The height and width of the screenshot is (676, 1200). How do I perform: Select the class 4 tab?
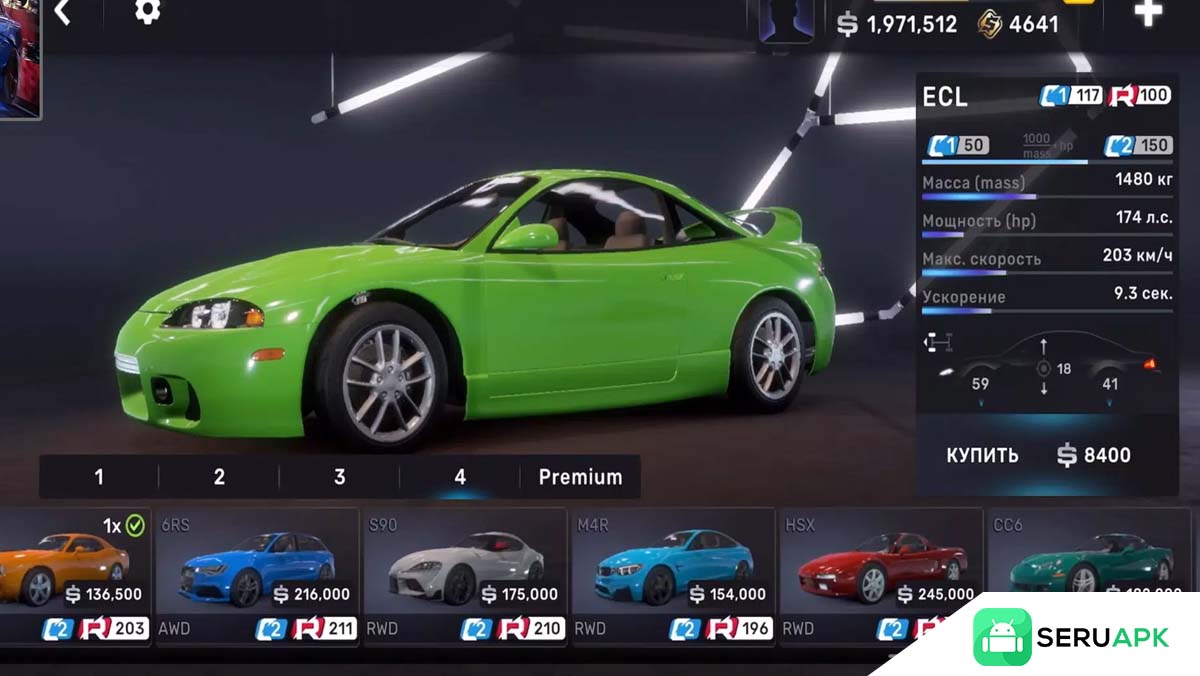click(x=460, y=477)
